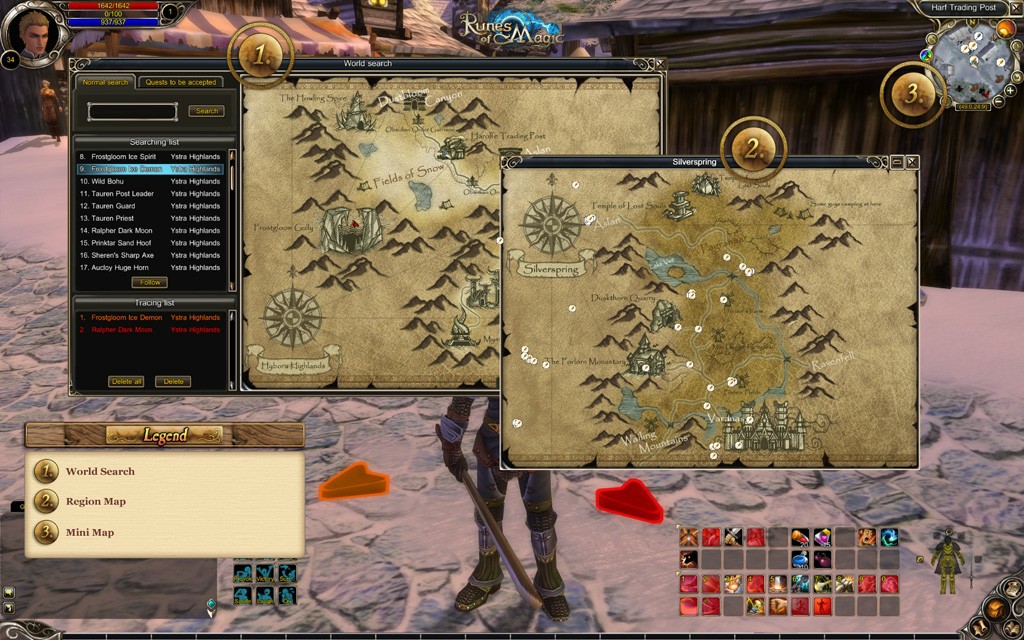
Task: Close the World search window
Action: point(660,64)
